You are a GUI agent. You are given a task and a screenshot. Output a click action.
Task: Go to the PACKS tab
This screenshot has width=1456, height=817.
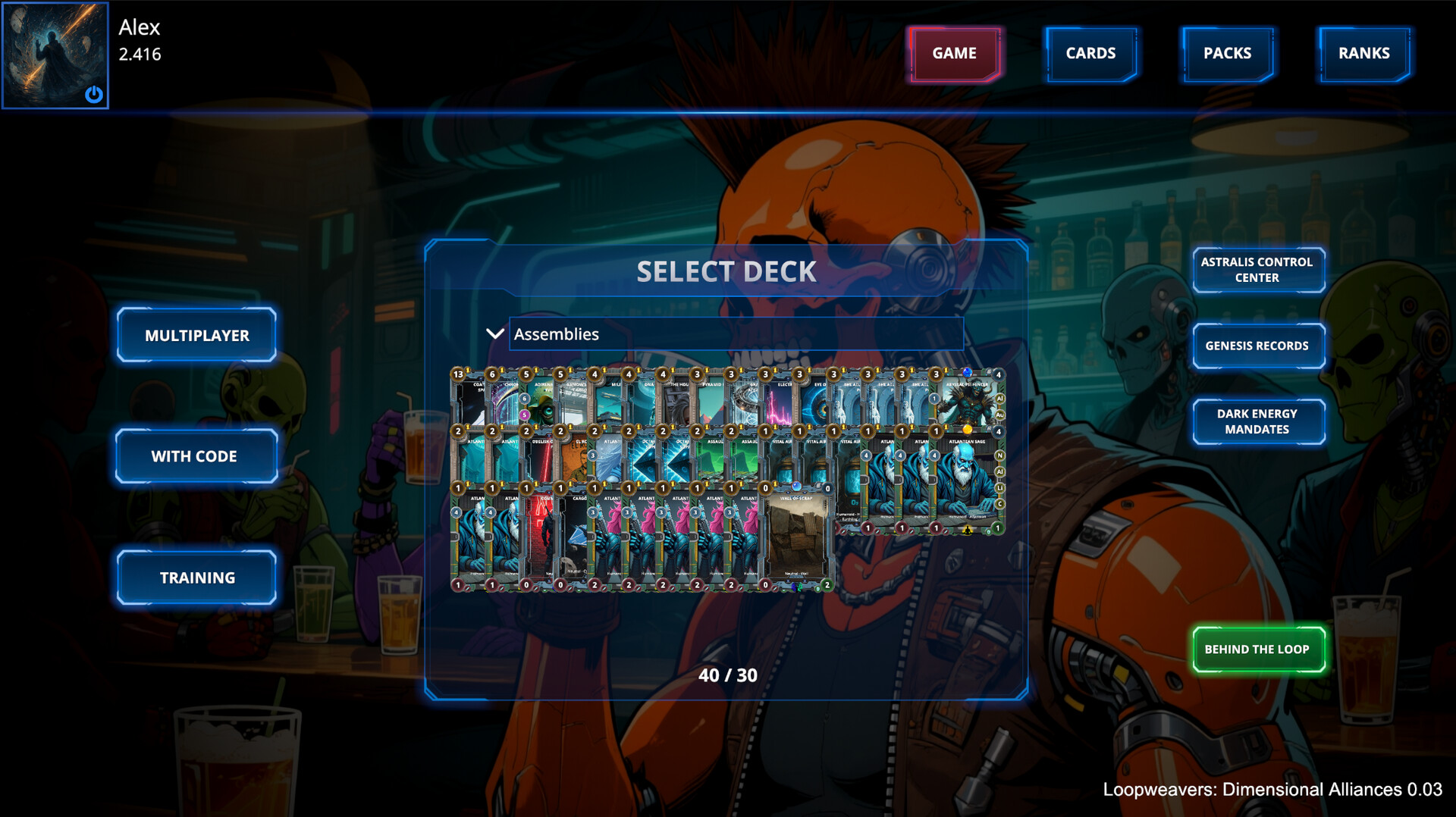click(x=1227, y=54)
